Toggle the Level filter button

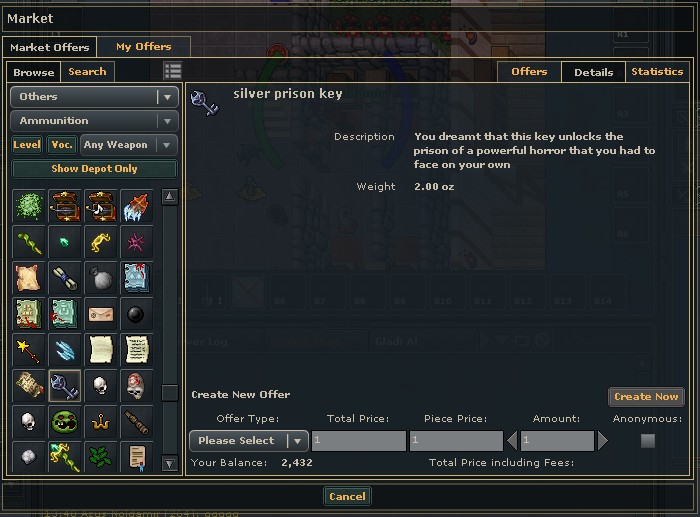click(27, 145)
